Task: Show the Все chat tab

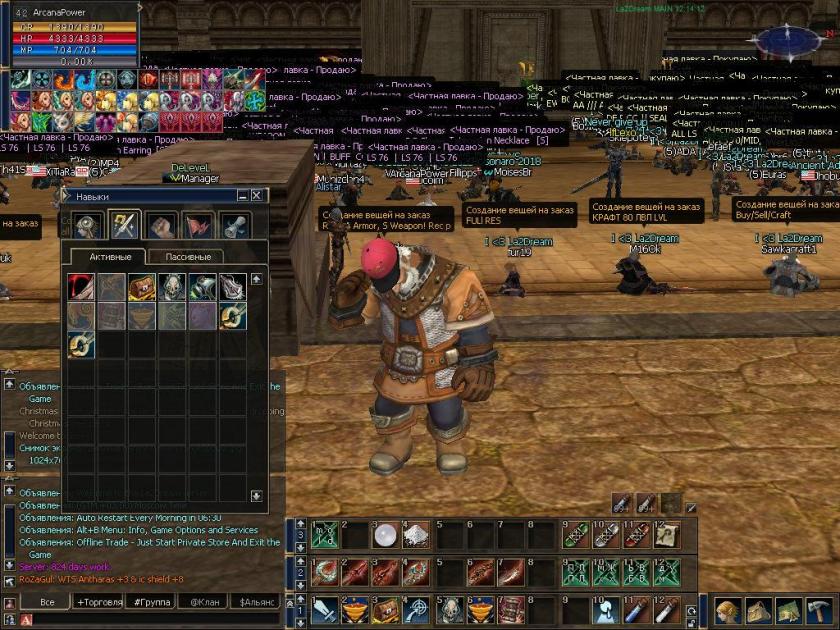Action: (x=46, y=602)
